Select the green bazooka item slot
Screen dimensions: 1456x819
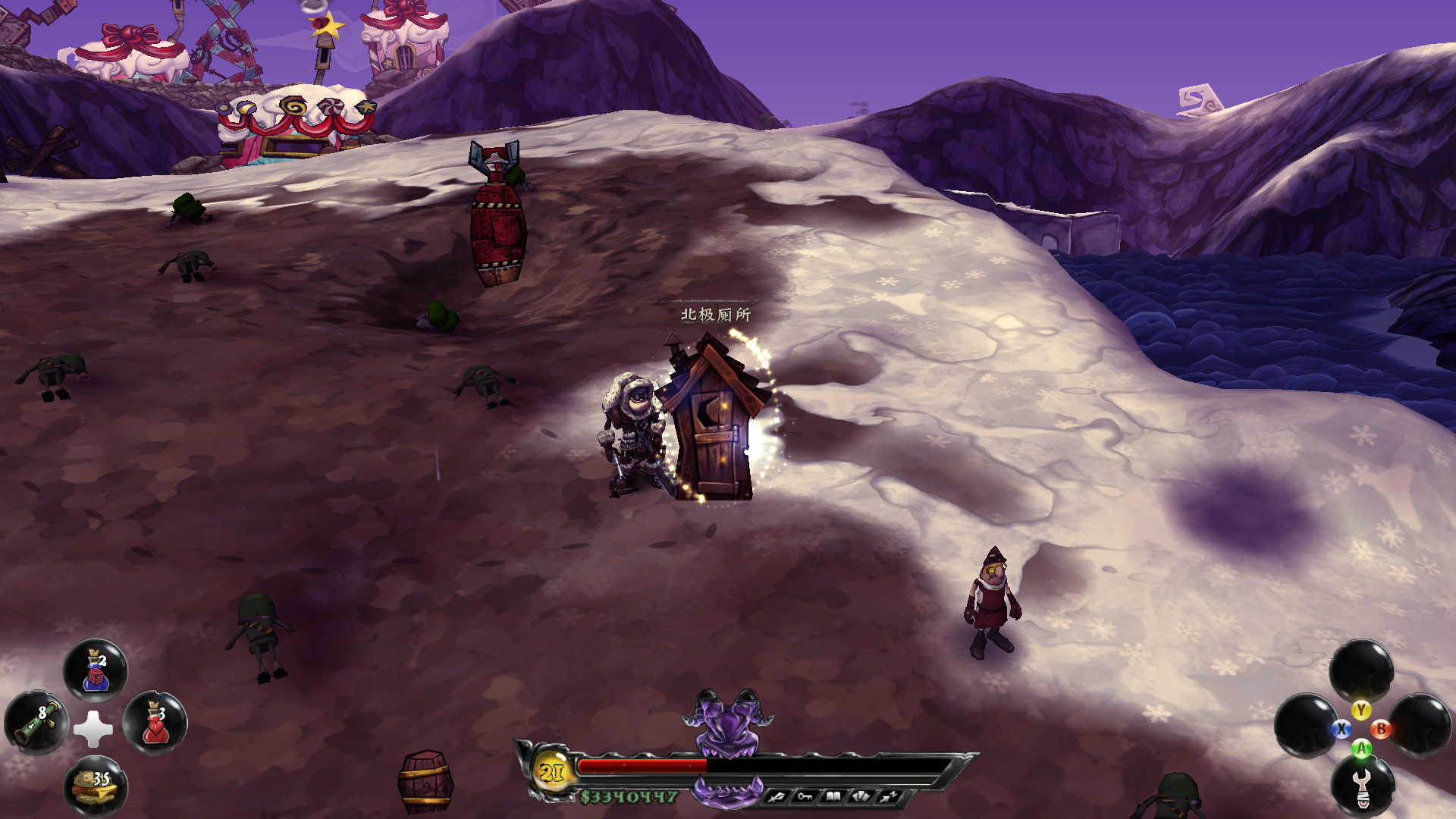[x=36, y=723]
